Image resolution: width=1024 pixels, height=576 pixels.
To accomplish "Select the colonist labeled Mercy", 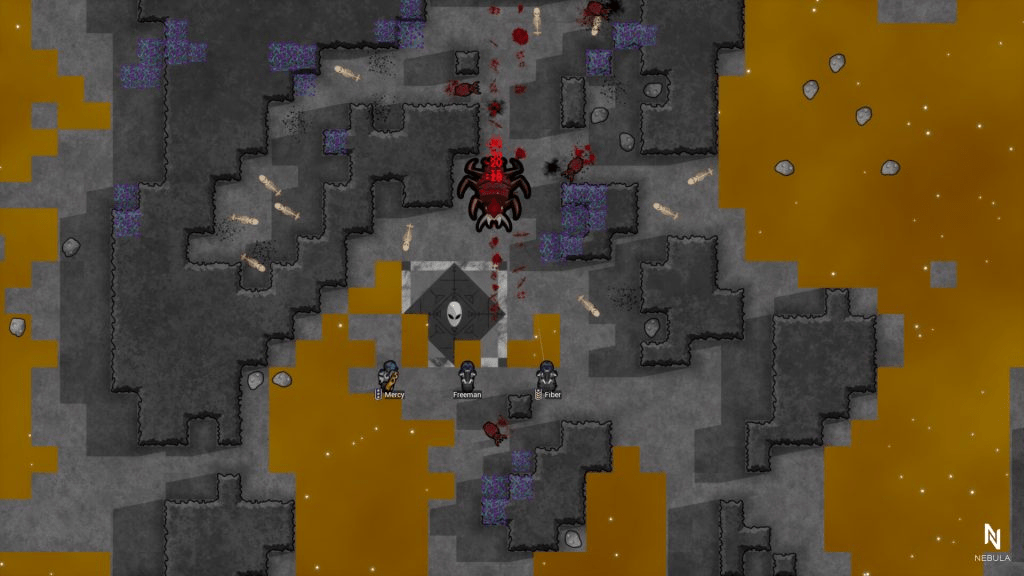I will coord(391,376).
